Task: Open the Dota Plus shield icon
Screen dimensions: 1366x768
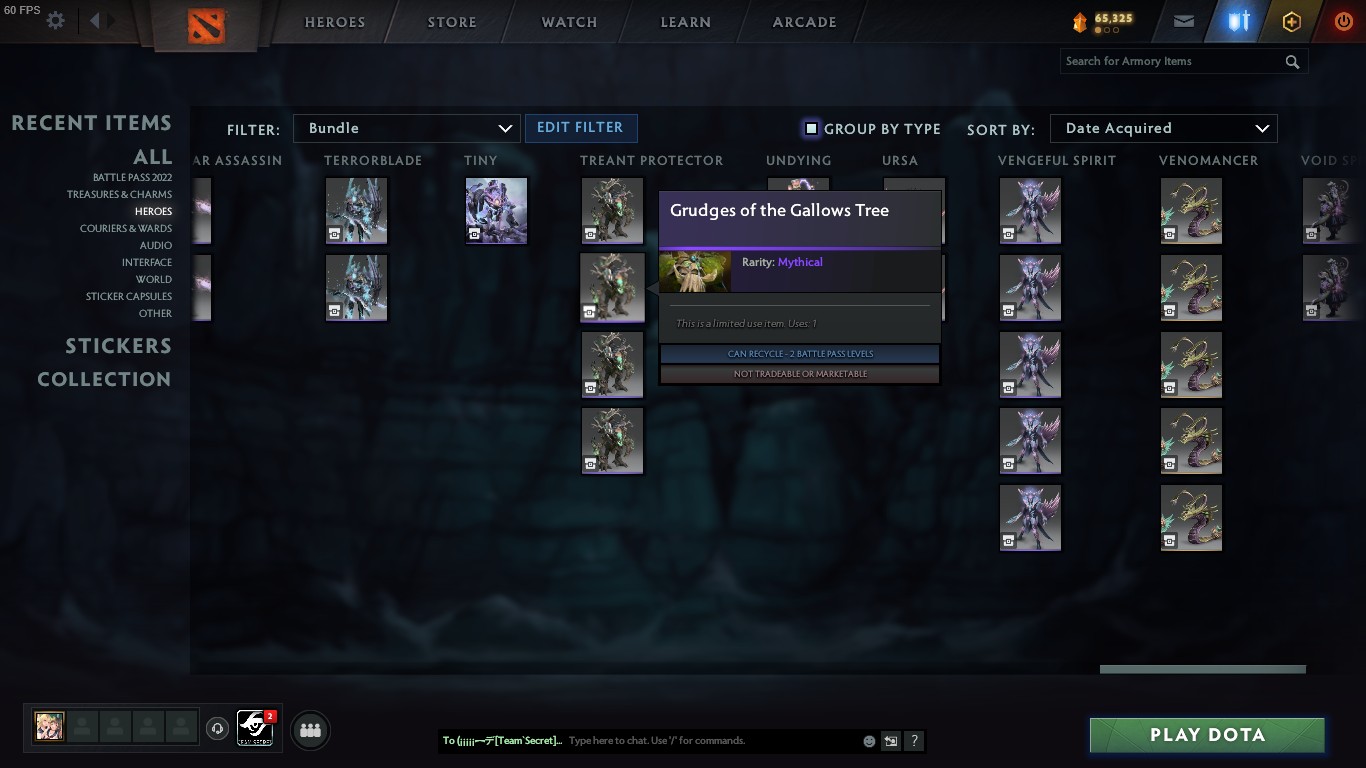Action: (x=1238, y=20)
